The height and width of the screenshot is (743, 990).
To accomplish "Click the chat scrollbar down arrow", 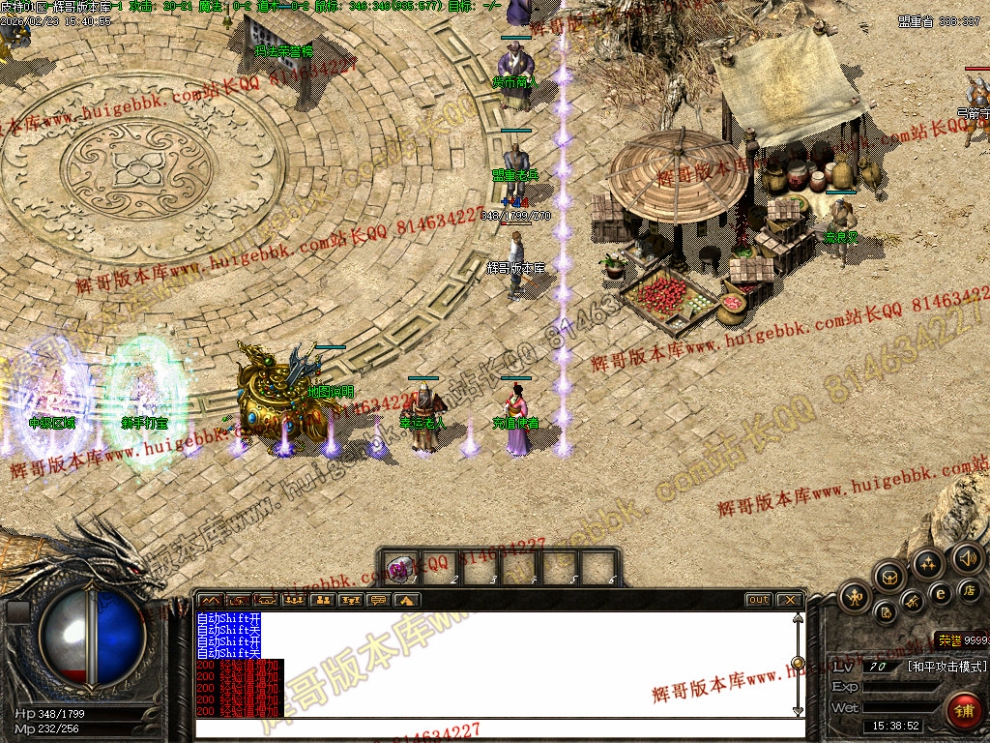I will coord(797,711).
